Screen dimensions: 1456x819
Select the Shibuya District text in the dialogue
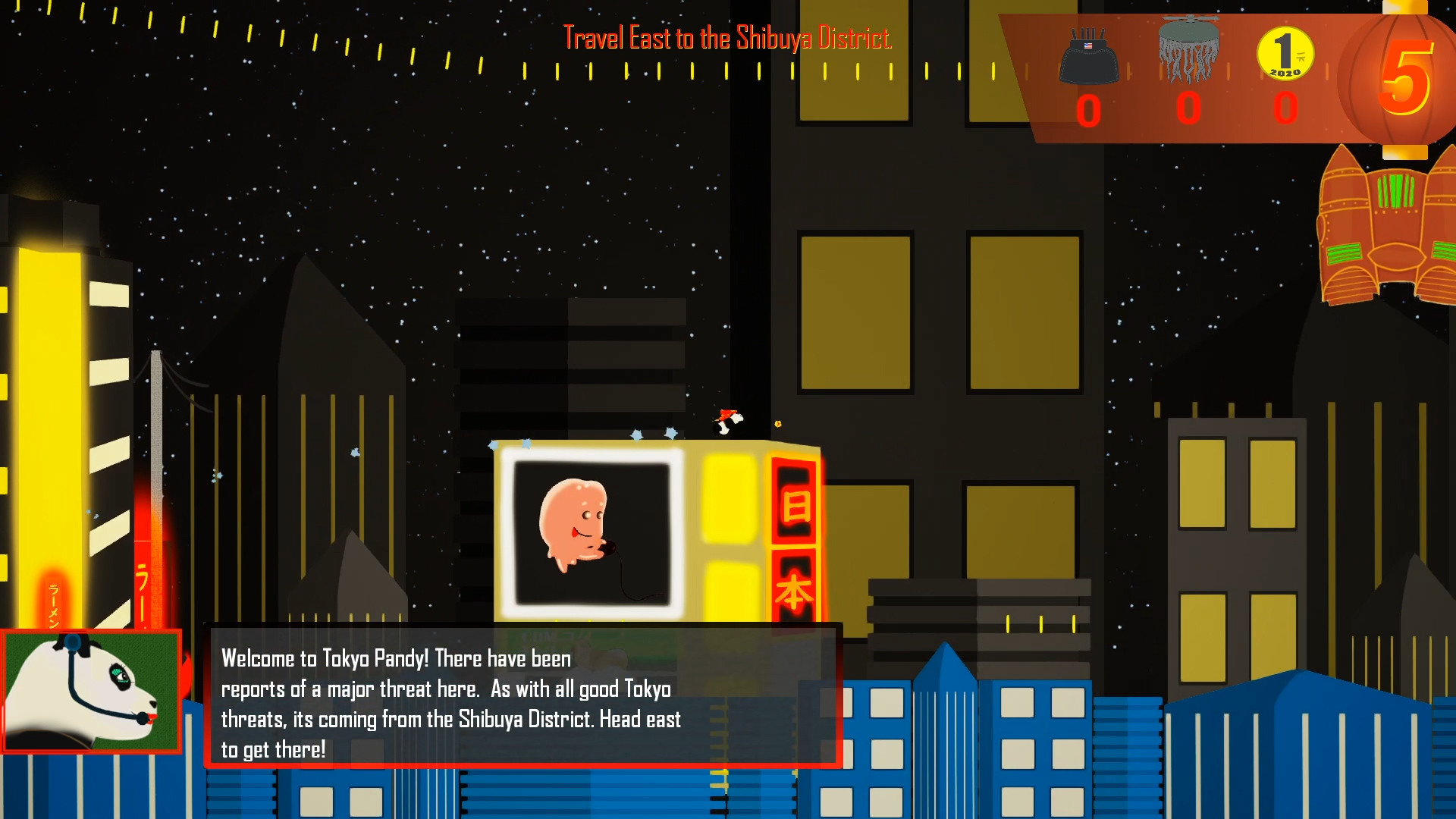point(527,720)
